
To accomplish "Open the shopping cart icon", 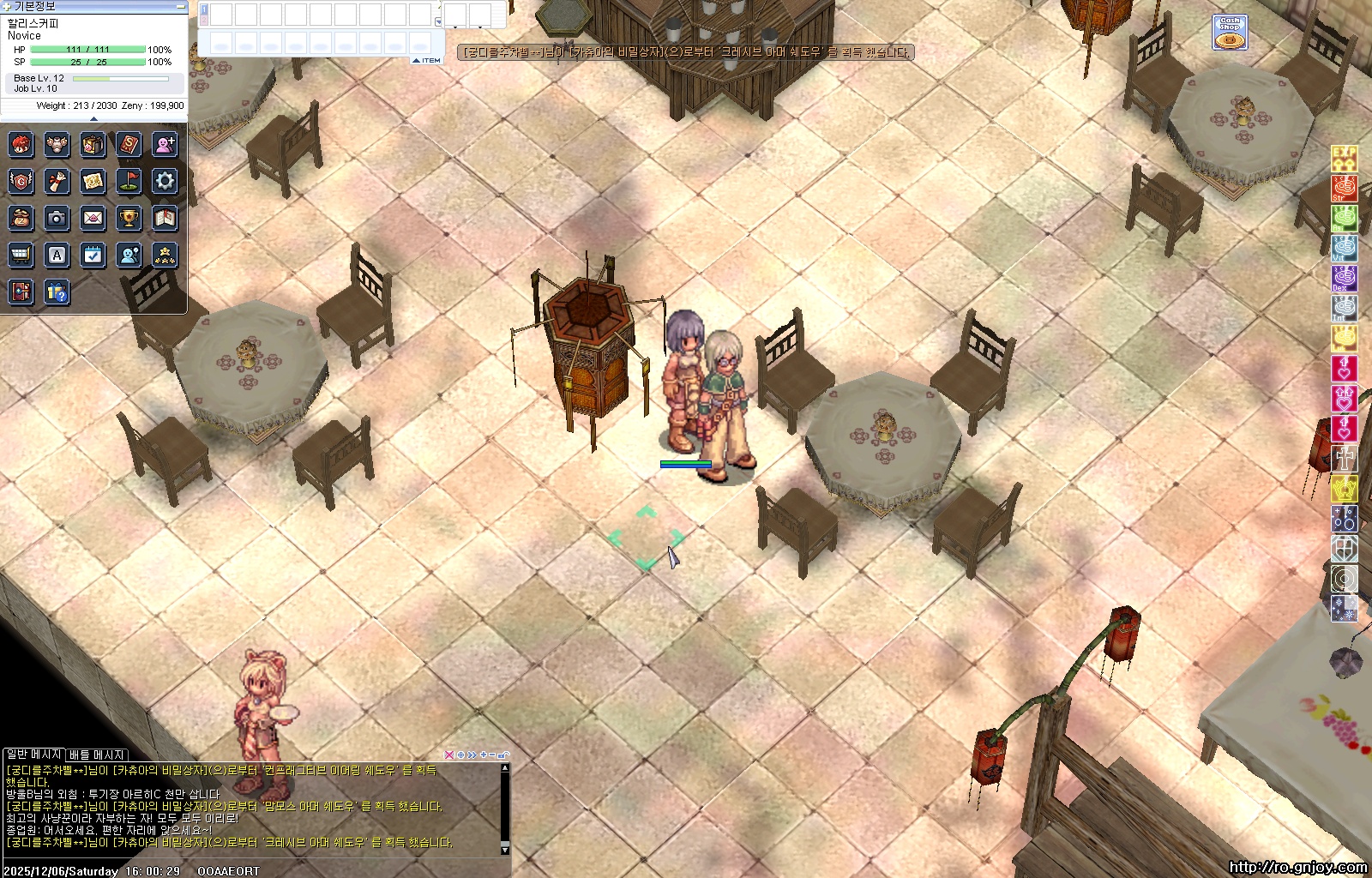I will click(x=21, y=256).
